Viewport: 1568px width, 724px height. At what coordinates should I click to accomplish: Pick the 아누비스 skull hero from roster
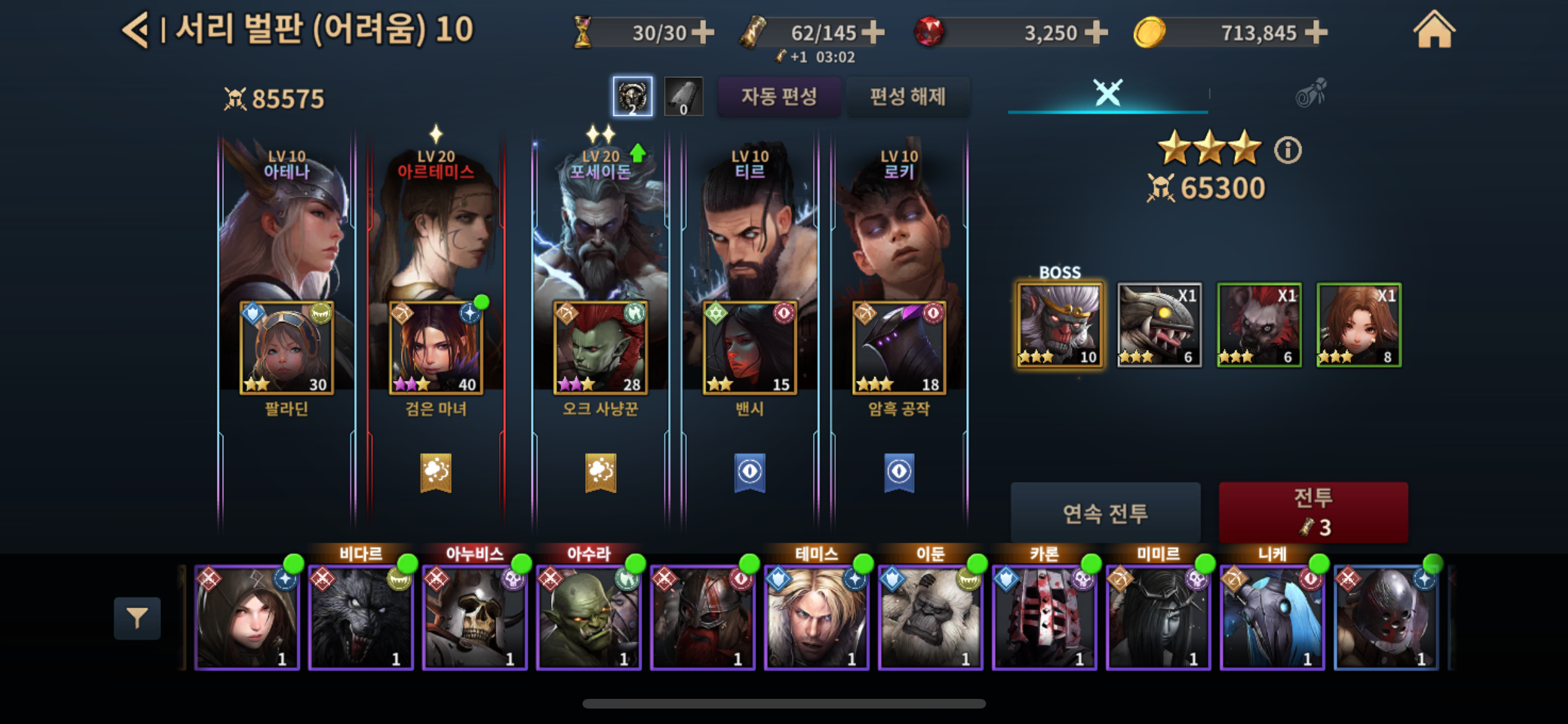(x=474, y=618)
